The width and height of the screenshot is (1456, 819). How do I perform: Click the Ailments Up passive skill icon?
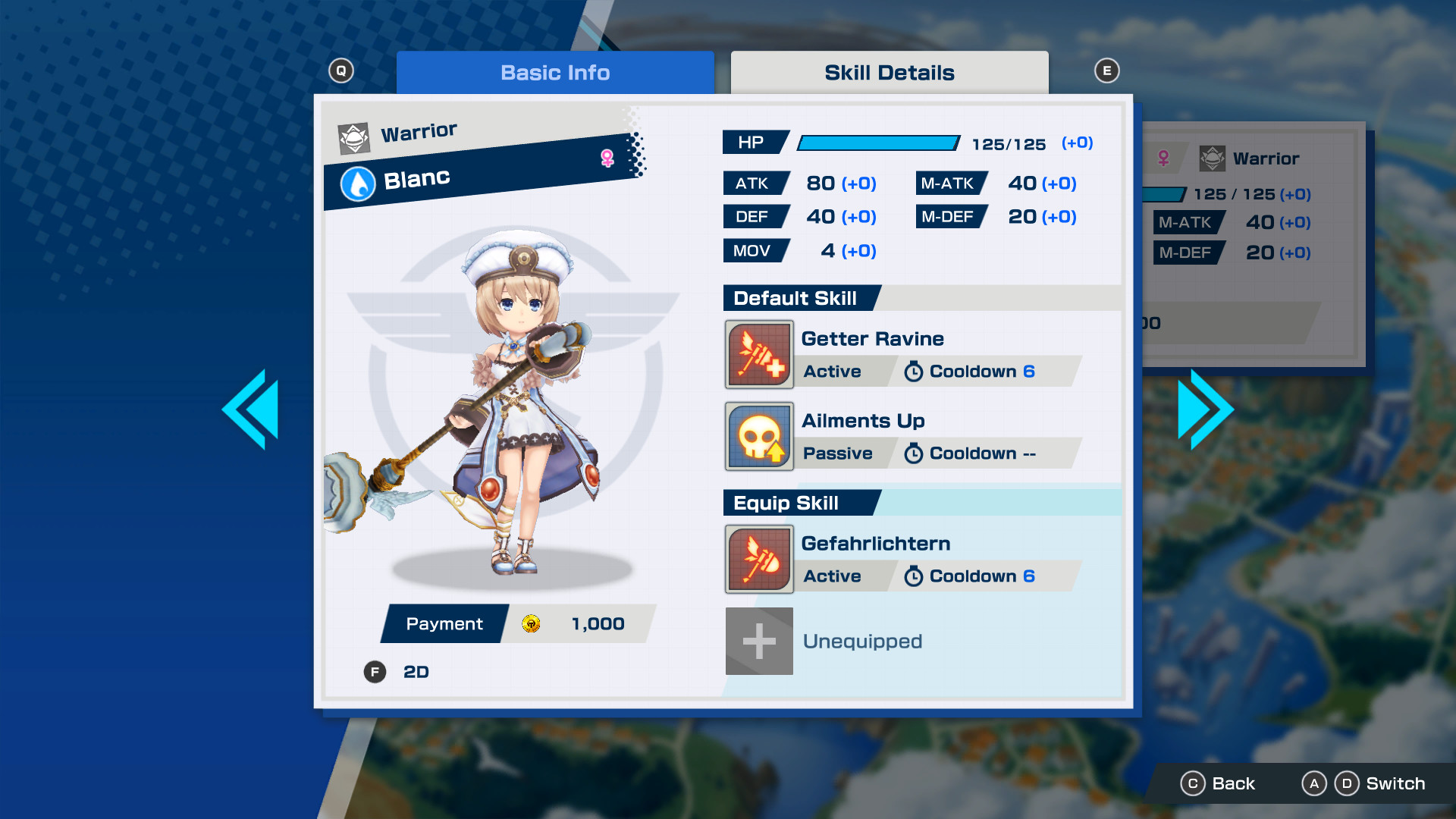pyautogui.click(x=759, y=436)
